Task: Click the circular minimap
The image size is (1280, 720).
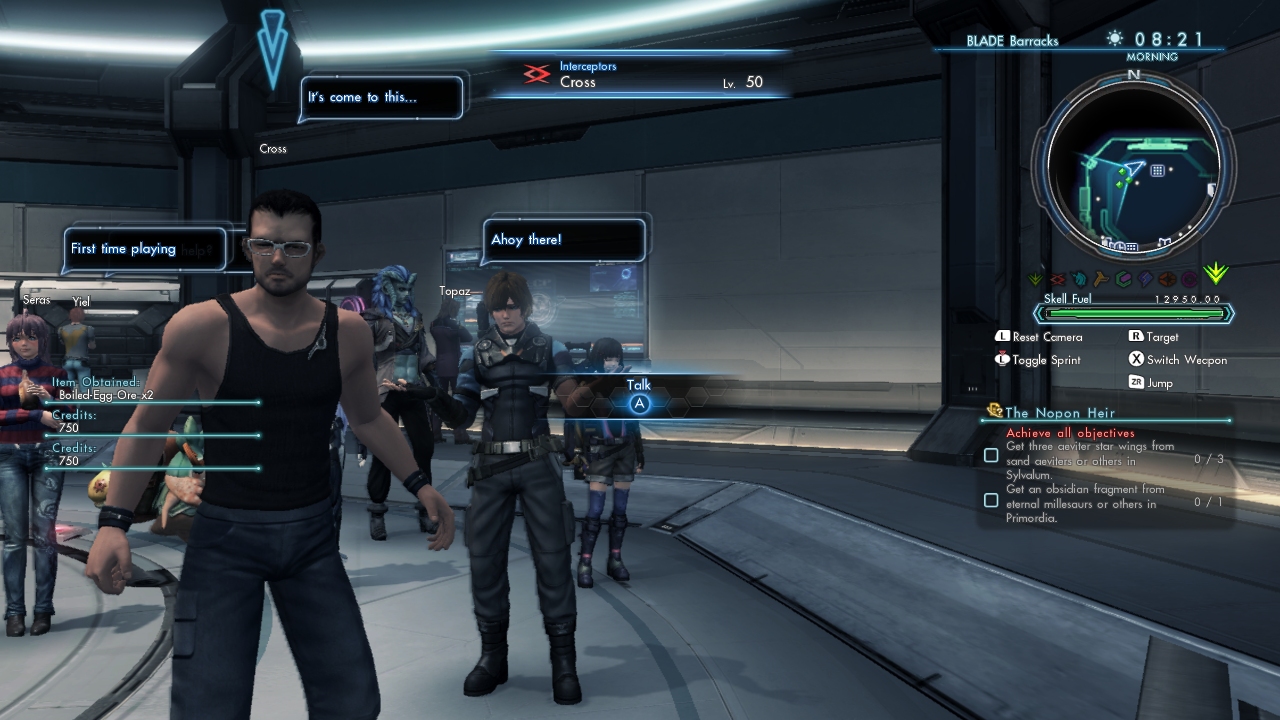Action: pyautogui.click(x=1133, y=167)
